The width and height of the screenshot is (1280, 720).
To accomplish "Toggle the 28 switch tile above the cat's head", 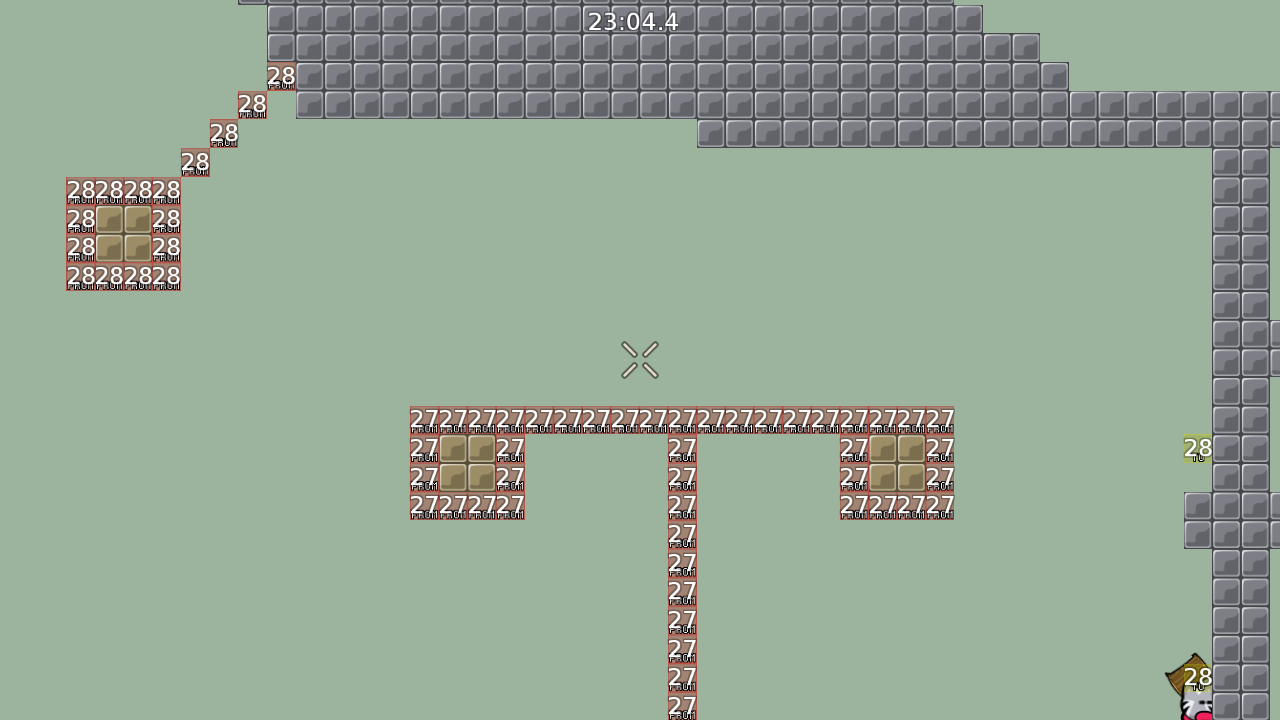I will coord(1199,677).
